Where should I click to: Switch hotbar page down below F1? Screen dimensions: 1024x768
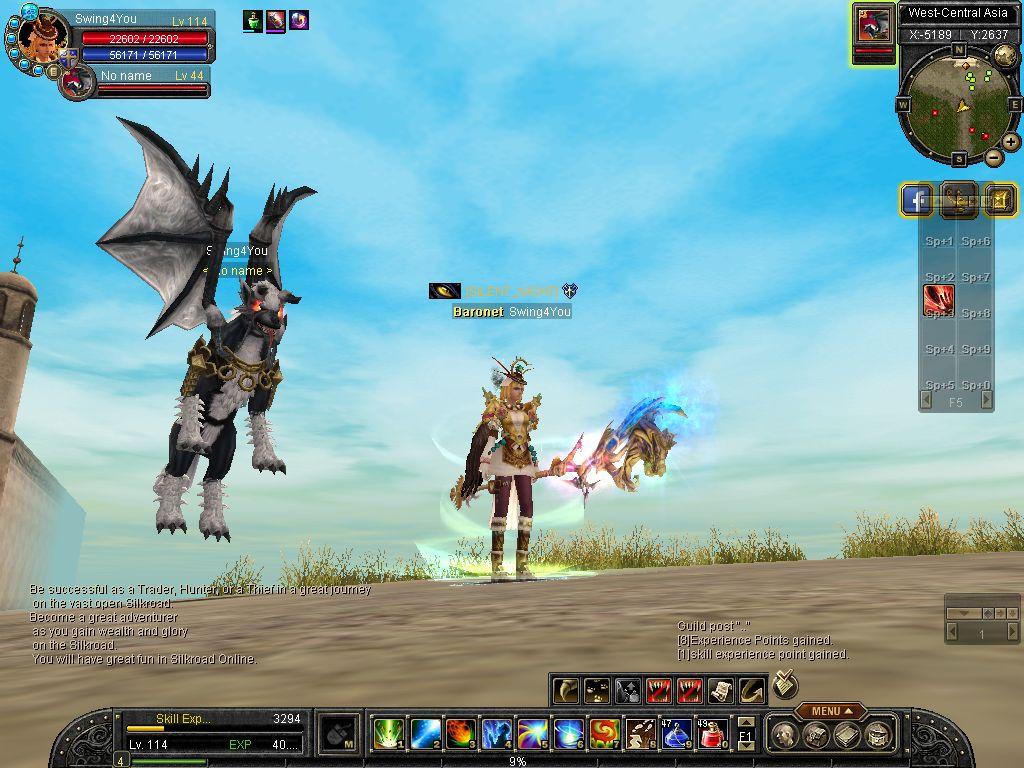coord(745,746)
